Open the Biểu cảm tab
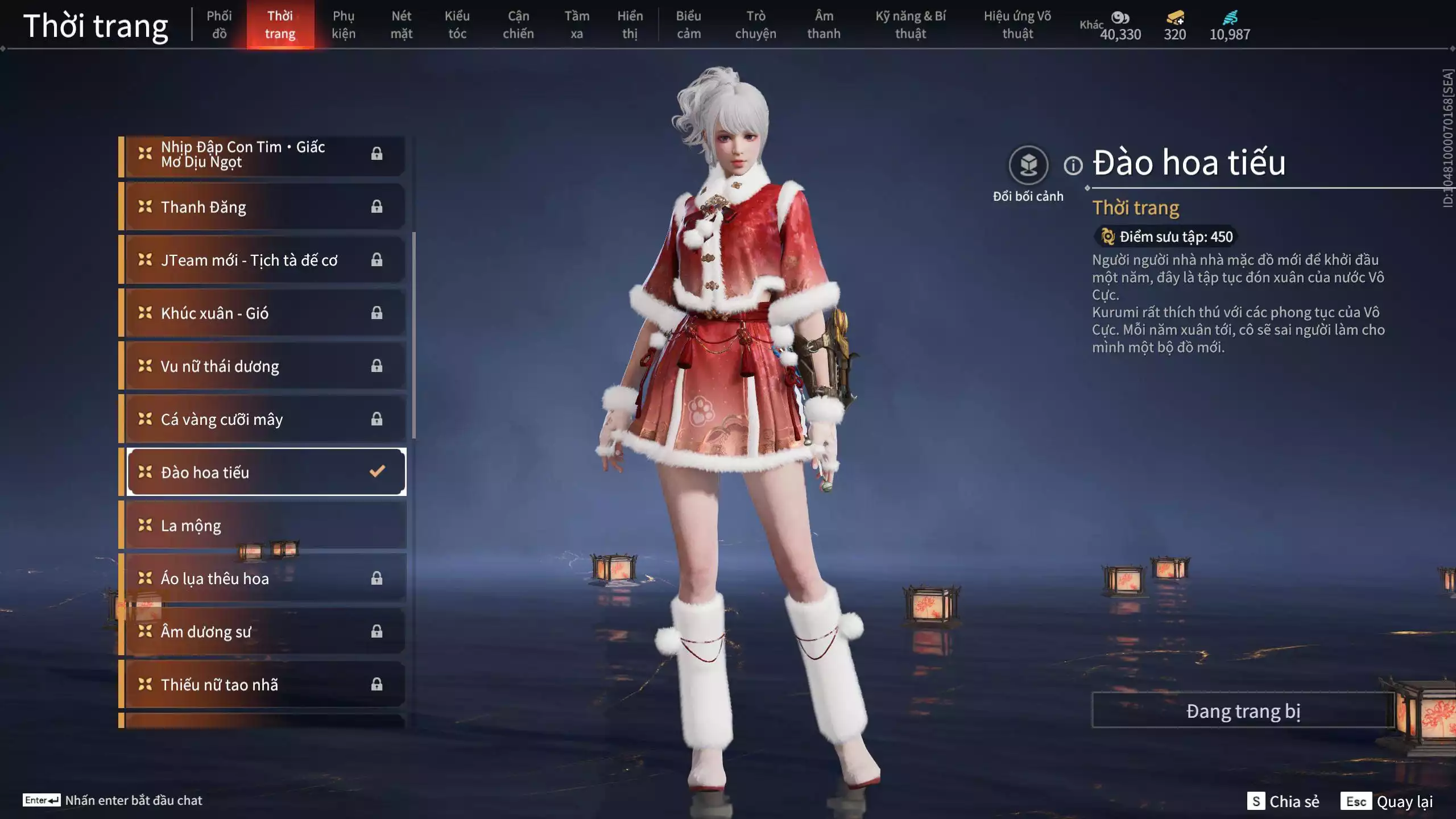Image resolution: width=1456 pixels, height=819 pixels. (x=688, y=24)
